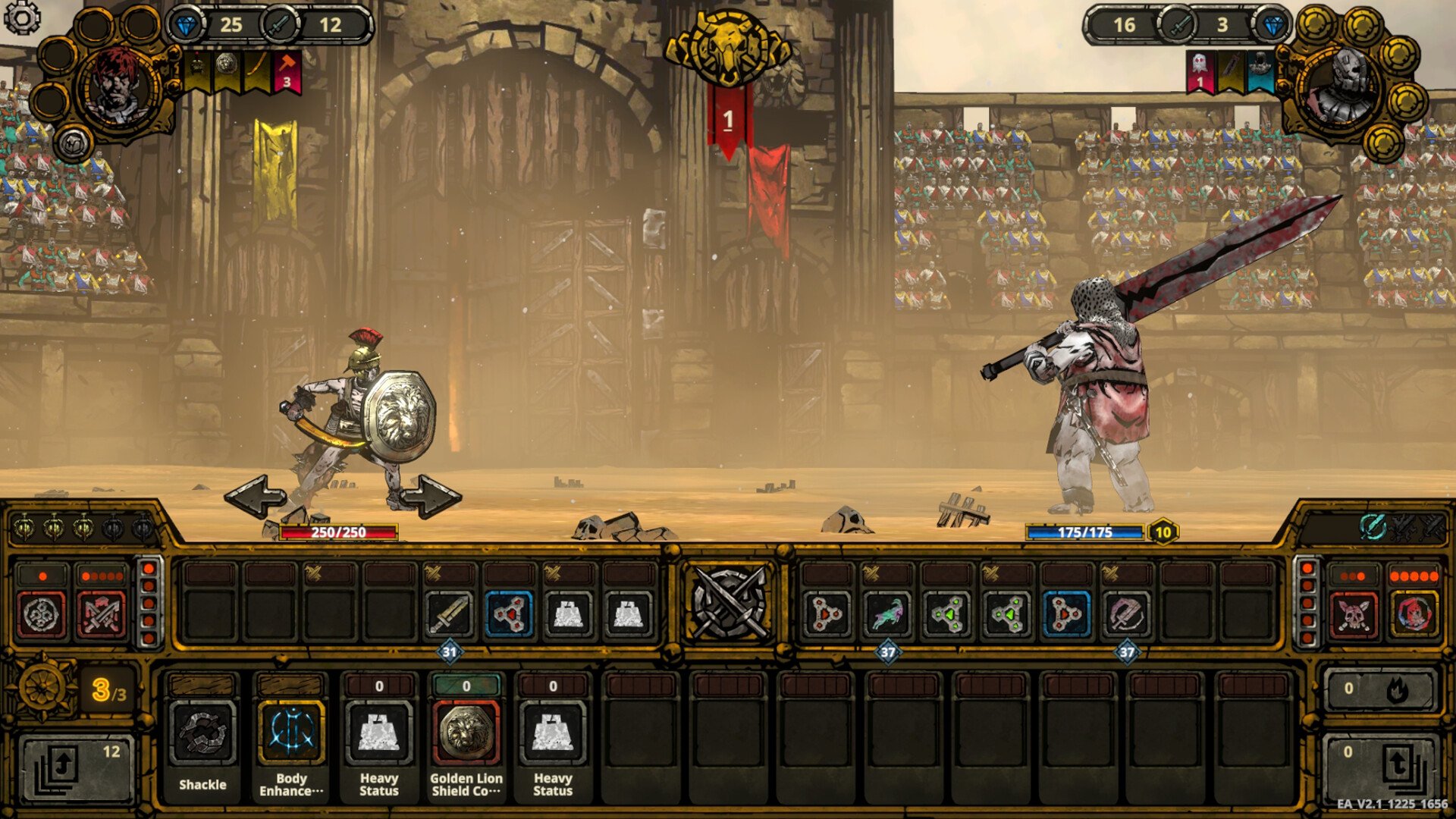The height and width of the screenshot is (819, 1456).
Task: Check the enemy's ghost status banner
Action: click(1200, 71)
